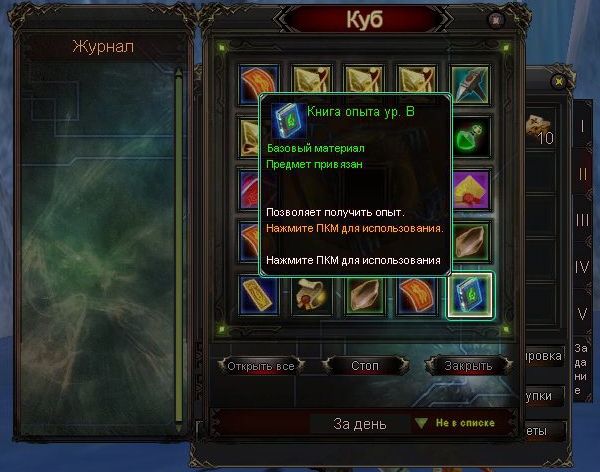Close the Куб window with its top X

495,20
